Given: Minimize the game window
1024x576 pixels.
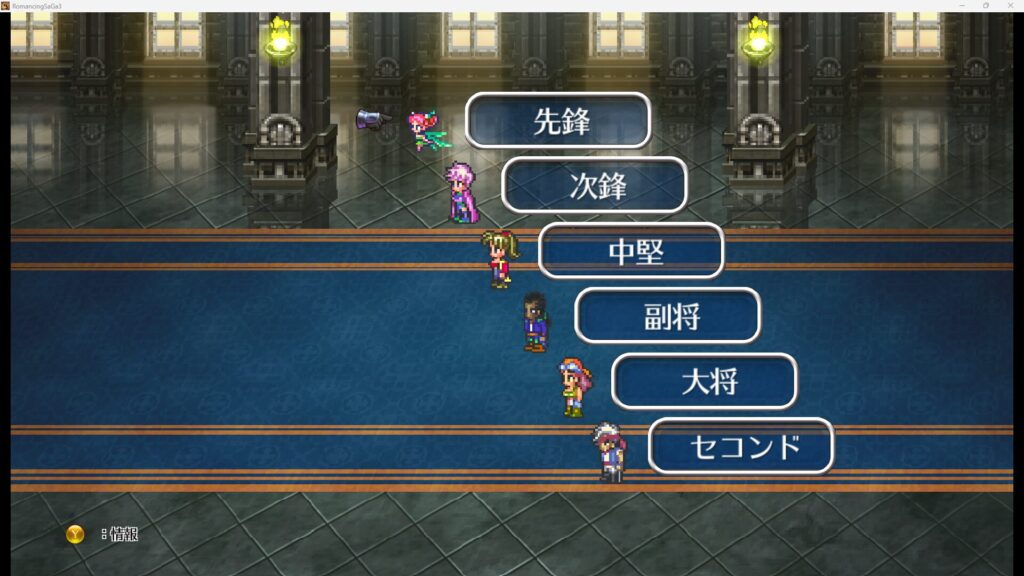Looking at the screenshot, I should [x=962, y=5].
